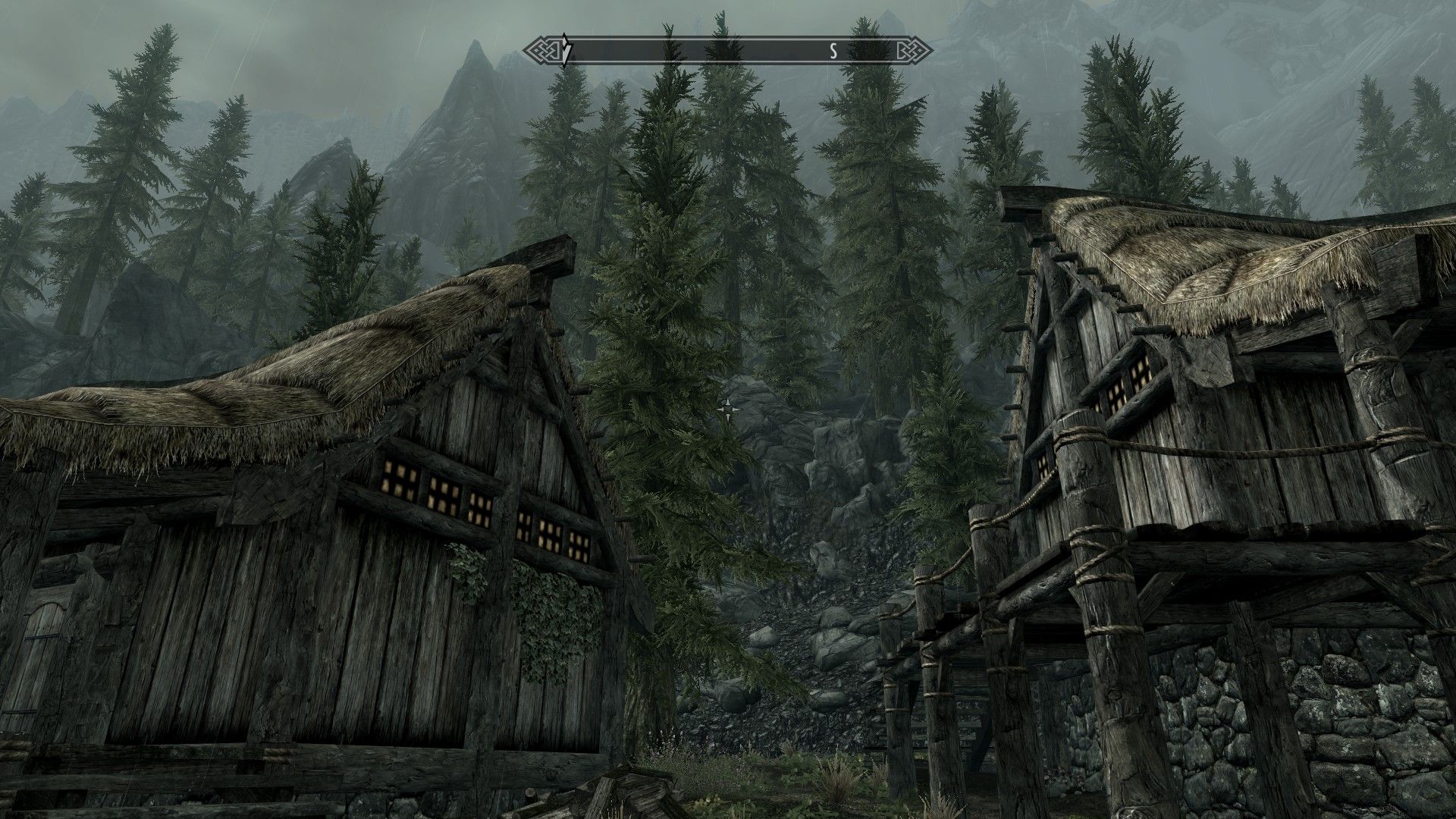
Task: Click the rocky path below the crosshair
Action: [819, 607]
